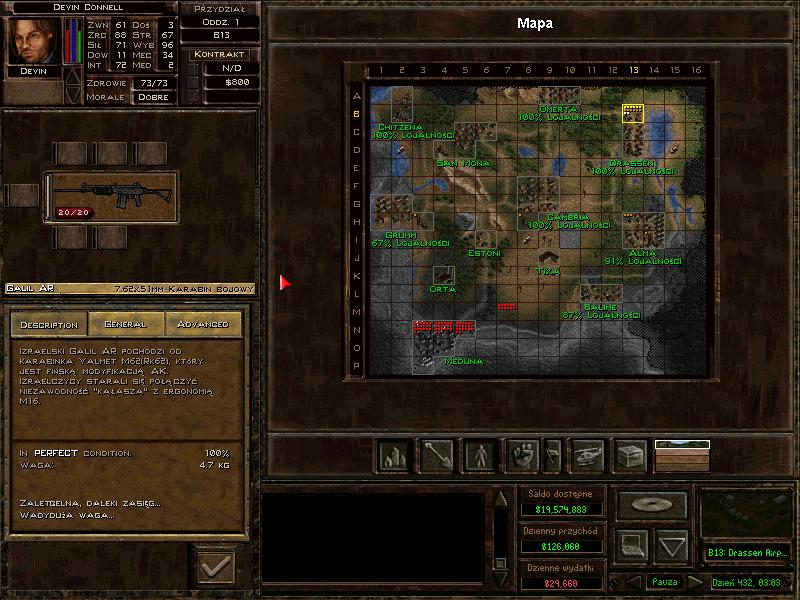This screenshot has height=600, width=800.
Task: Click the downward triangle tactical button
Action: tap(672, 545)
